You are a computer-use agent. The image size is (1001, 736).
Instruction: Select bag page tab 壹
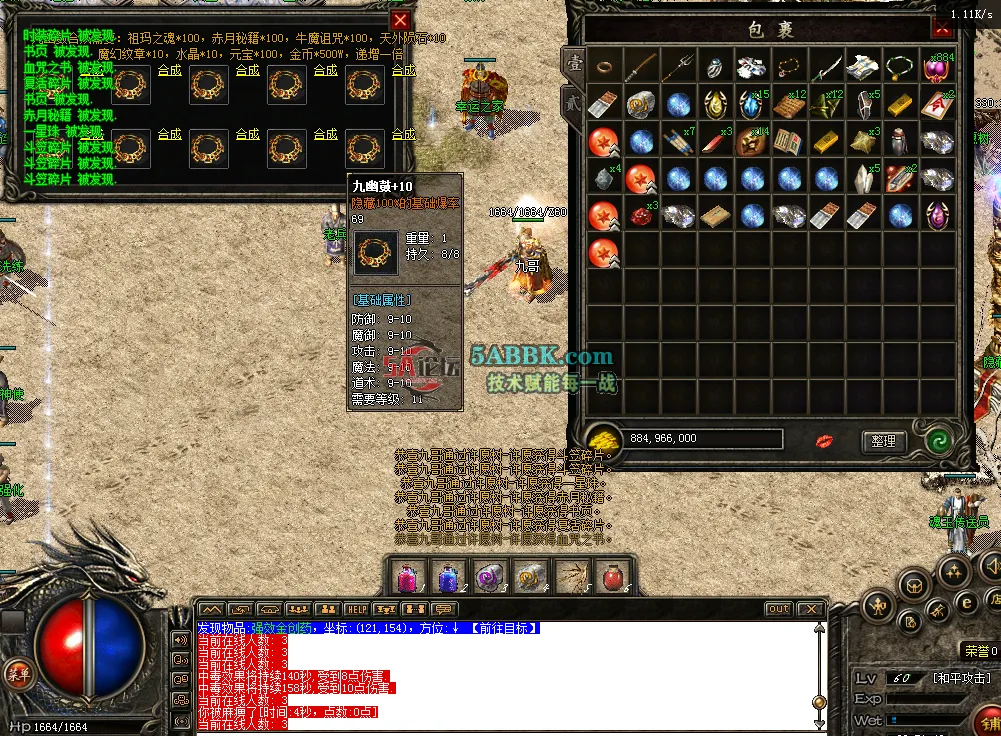tap(573, 62)
